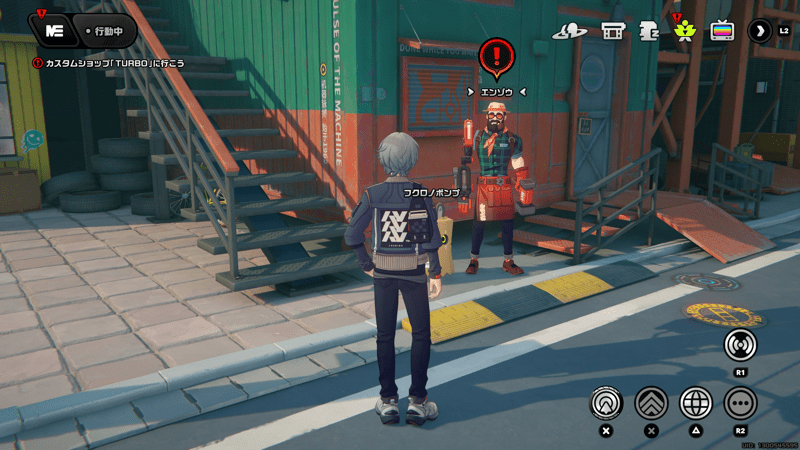Open the planet and head icon
The width and height of the screenshot is (800, 450).
point(570,31)
